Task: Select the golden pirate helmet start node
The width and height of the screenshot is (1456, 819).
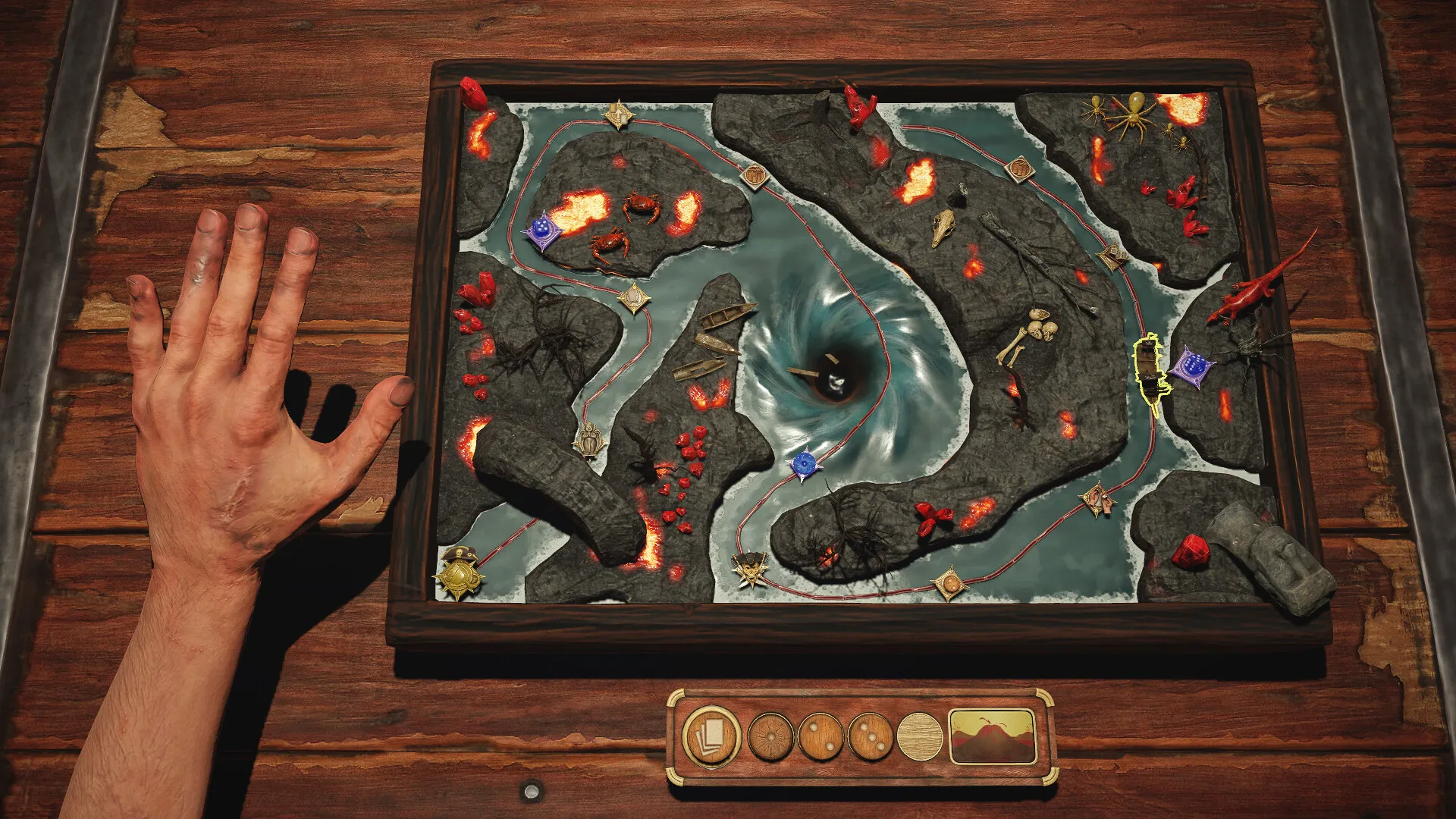Action: point(459,574)
